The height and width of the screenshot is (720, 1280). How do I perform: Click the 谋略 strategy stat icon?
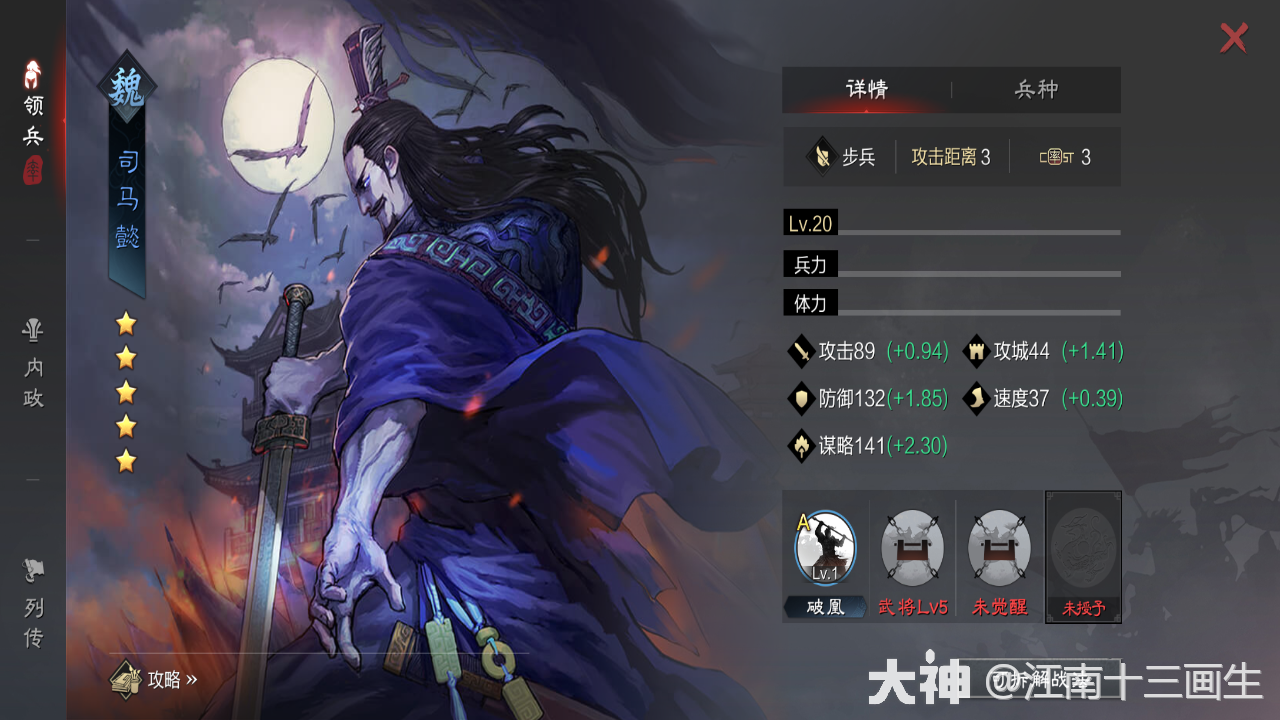pyautogui.click(x=801, y=446)
